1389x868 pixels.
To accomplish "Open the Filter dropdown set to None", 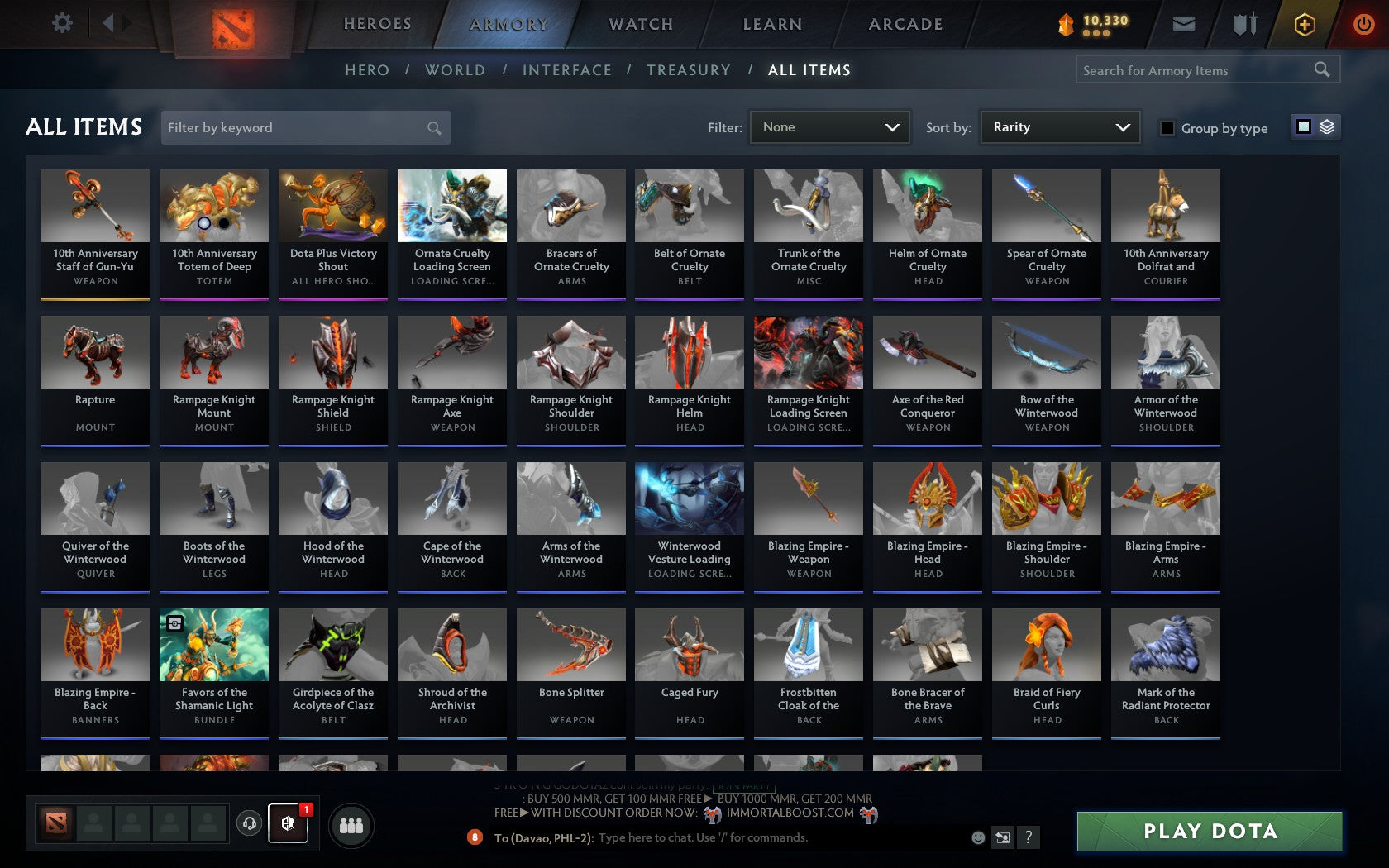I will [x=829, y=127].
